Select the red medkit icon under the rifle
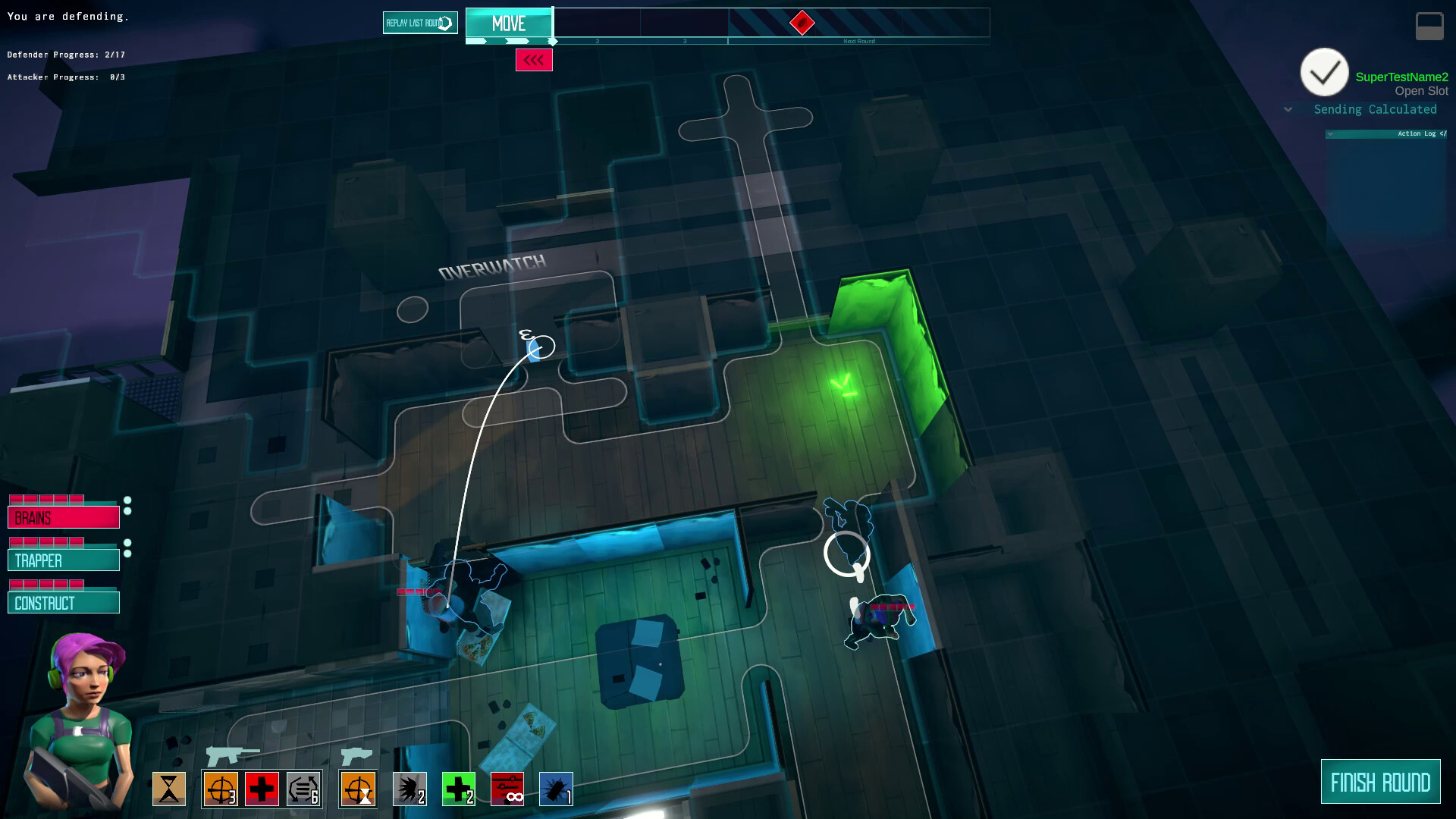Screen dimensions: 1456x819 (x=262, y=789)
